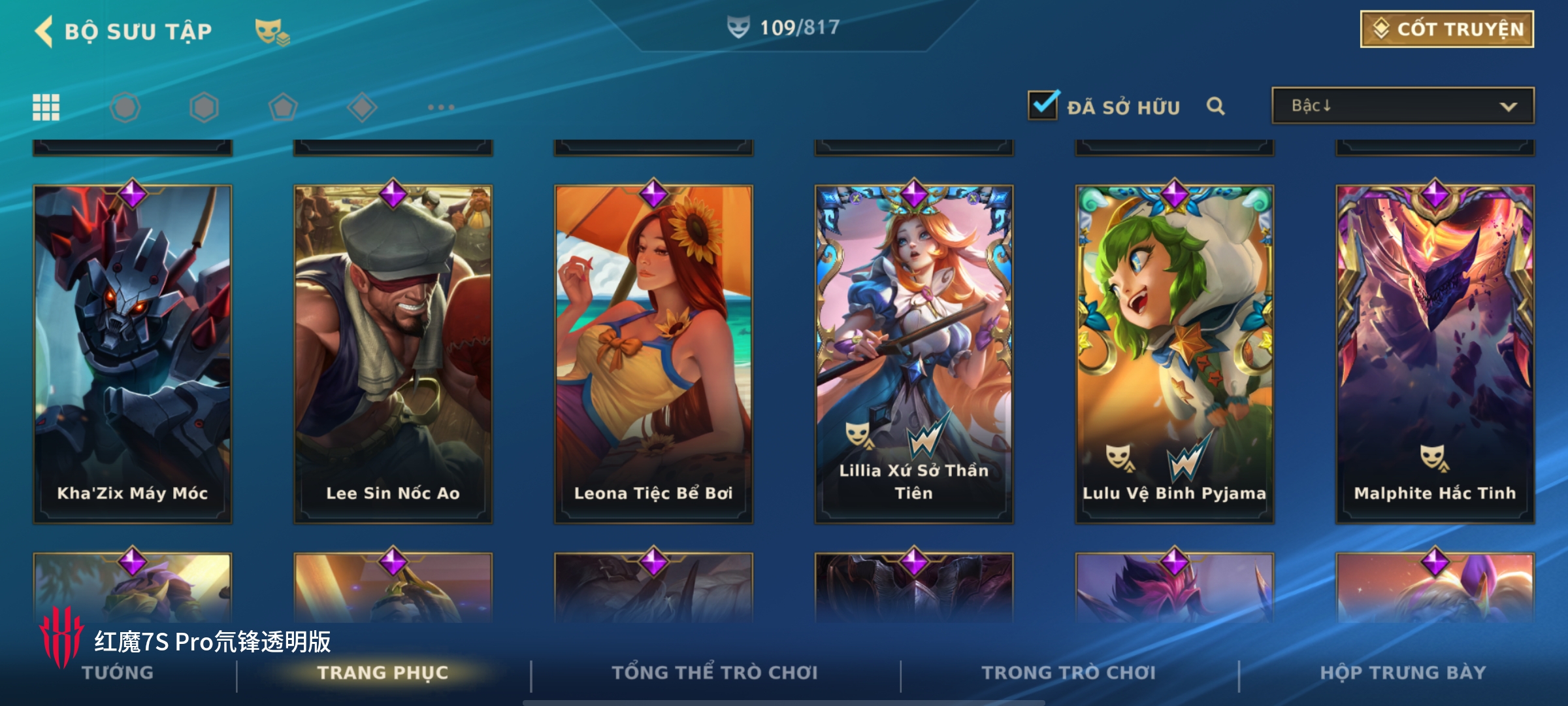The width and height of the screenshot is (1568, 706).
Task: Open the skin search magnifier
Action: (x=1215, y=106)
